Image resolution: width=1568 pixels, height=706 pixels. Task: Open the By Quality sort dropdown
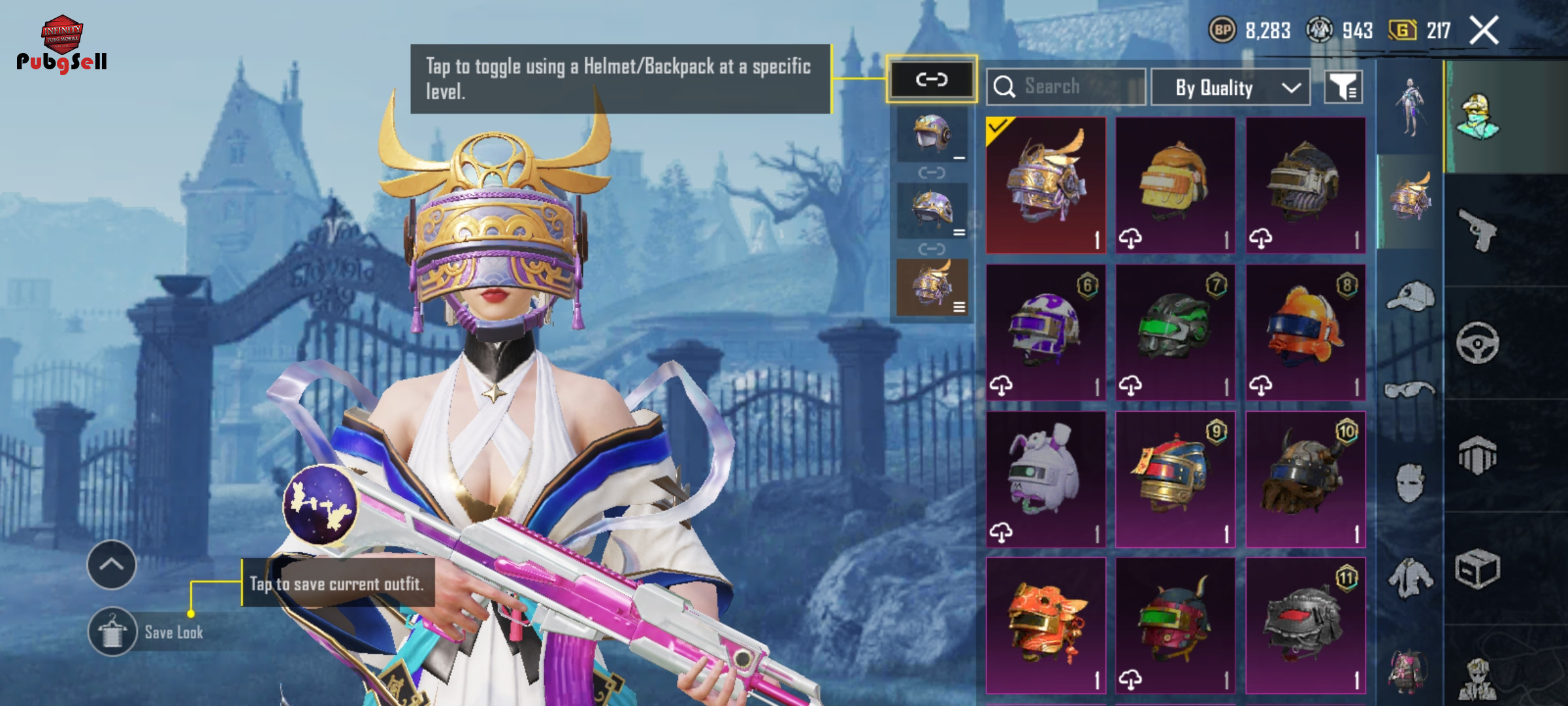pos(1230,88)
